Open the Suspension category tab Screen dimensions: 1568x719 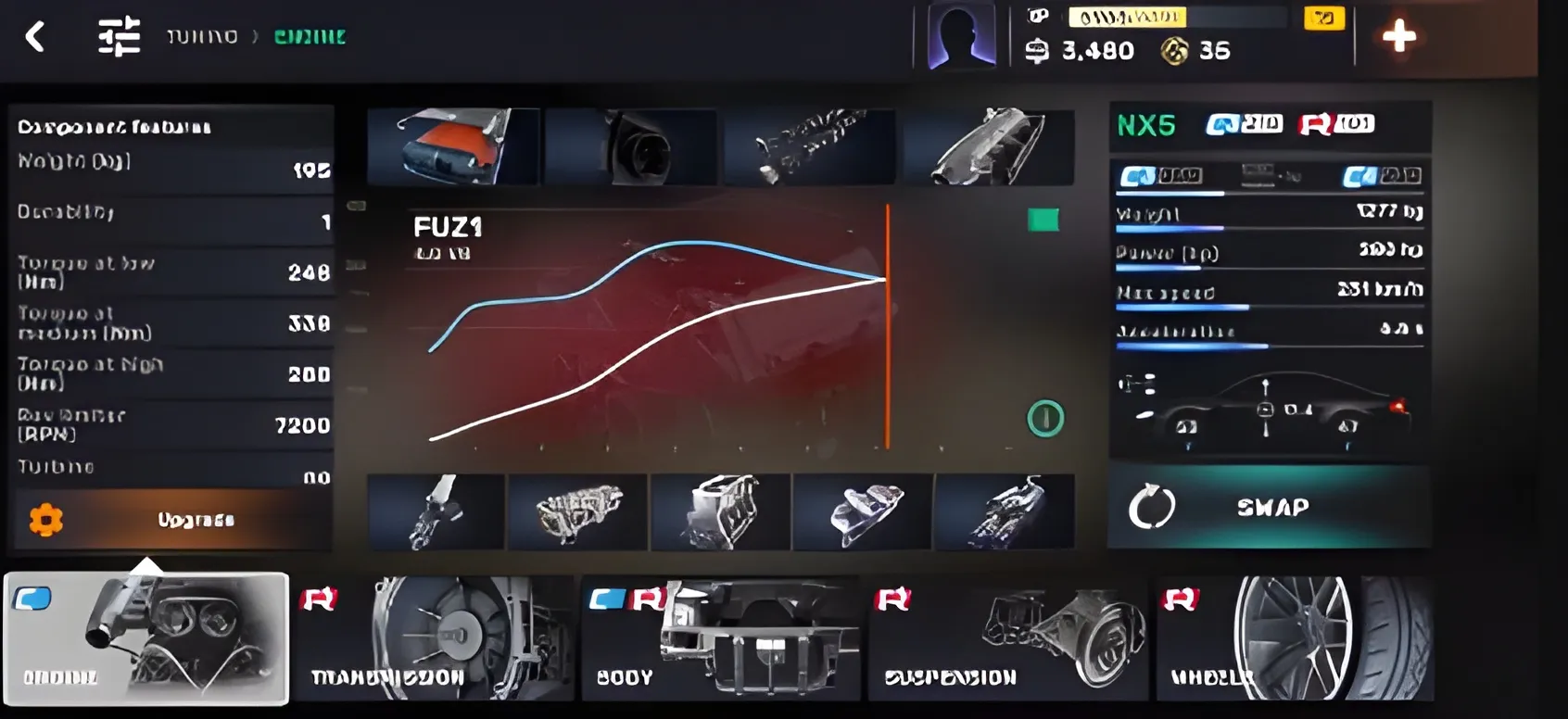1010,639
